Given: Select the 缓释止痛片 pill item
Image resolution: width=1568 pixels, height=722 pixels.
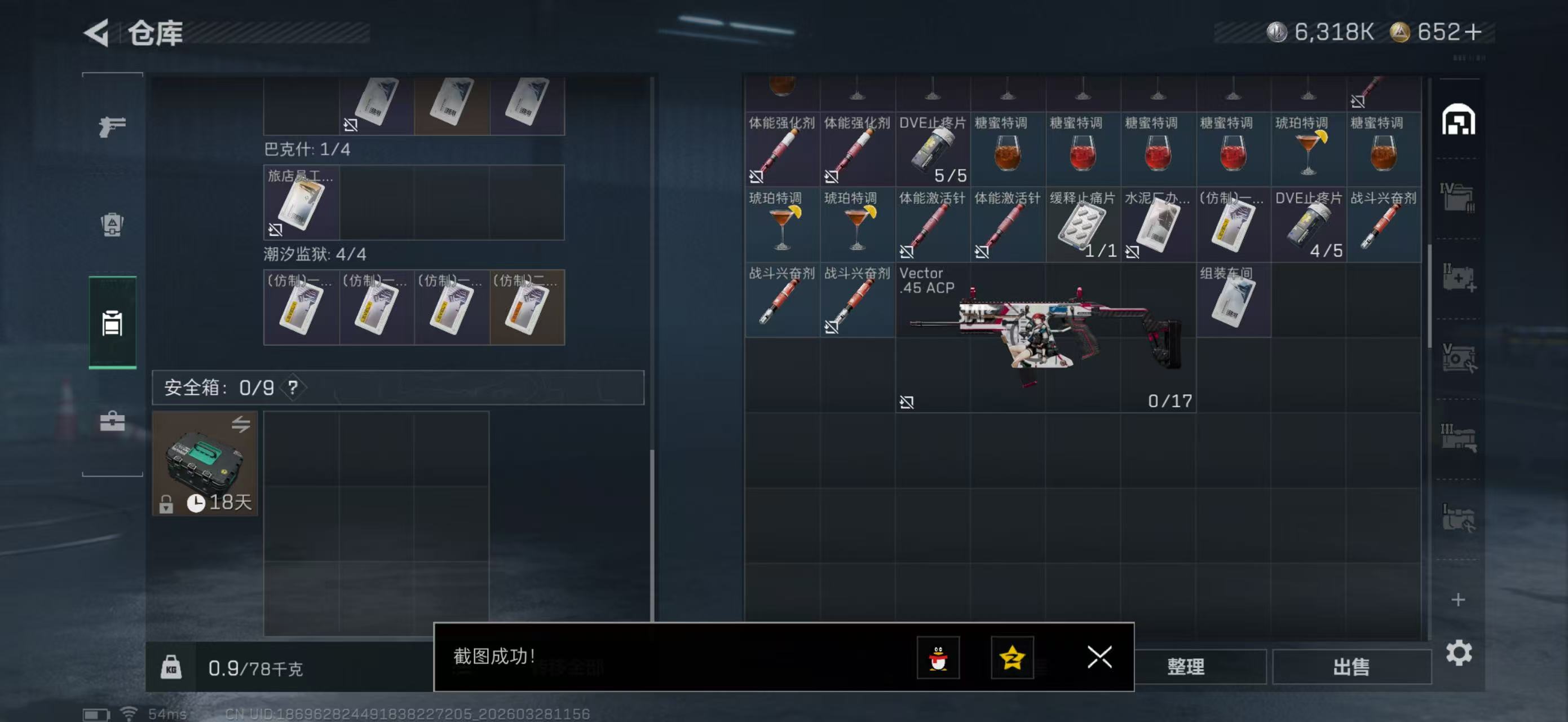Looking at the screenshot, I should point(1083,224).
